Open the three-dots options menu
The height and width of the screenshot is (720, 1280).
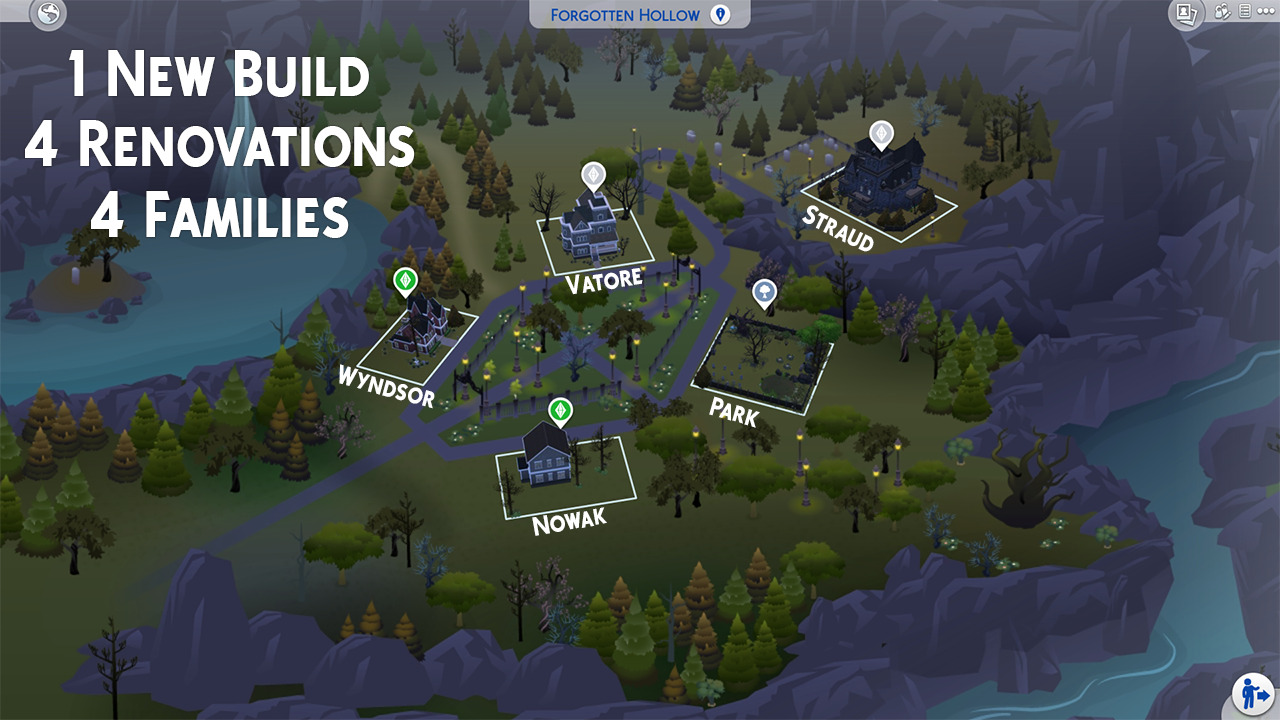point(1266,12)
